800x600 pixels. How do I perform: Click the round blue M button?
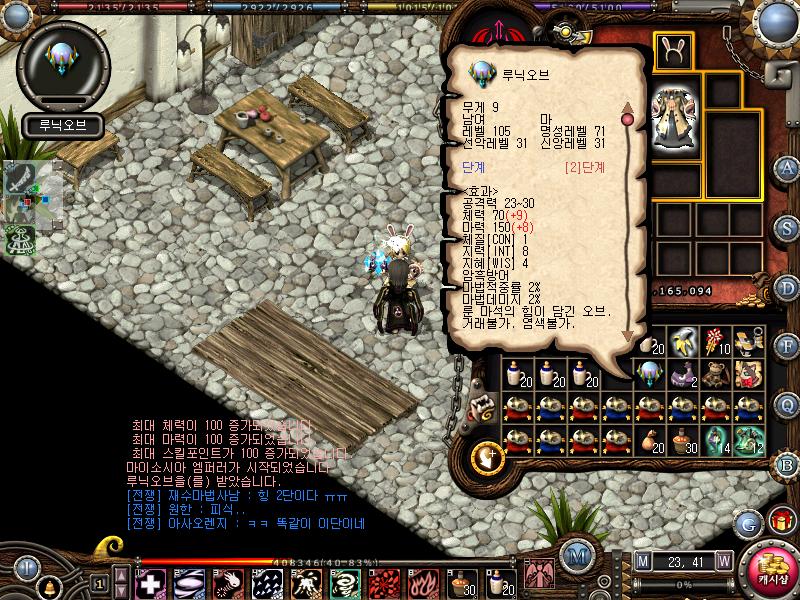pyautogui.click(x=576, y=556)
